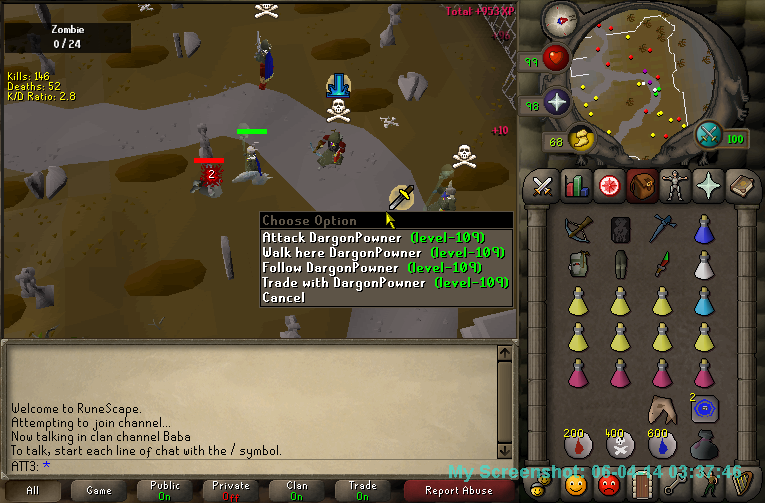
Task: Cancel the Choose Option menu
Action: click(284, 298)
